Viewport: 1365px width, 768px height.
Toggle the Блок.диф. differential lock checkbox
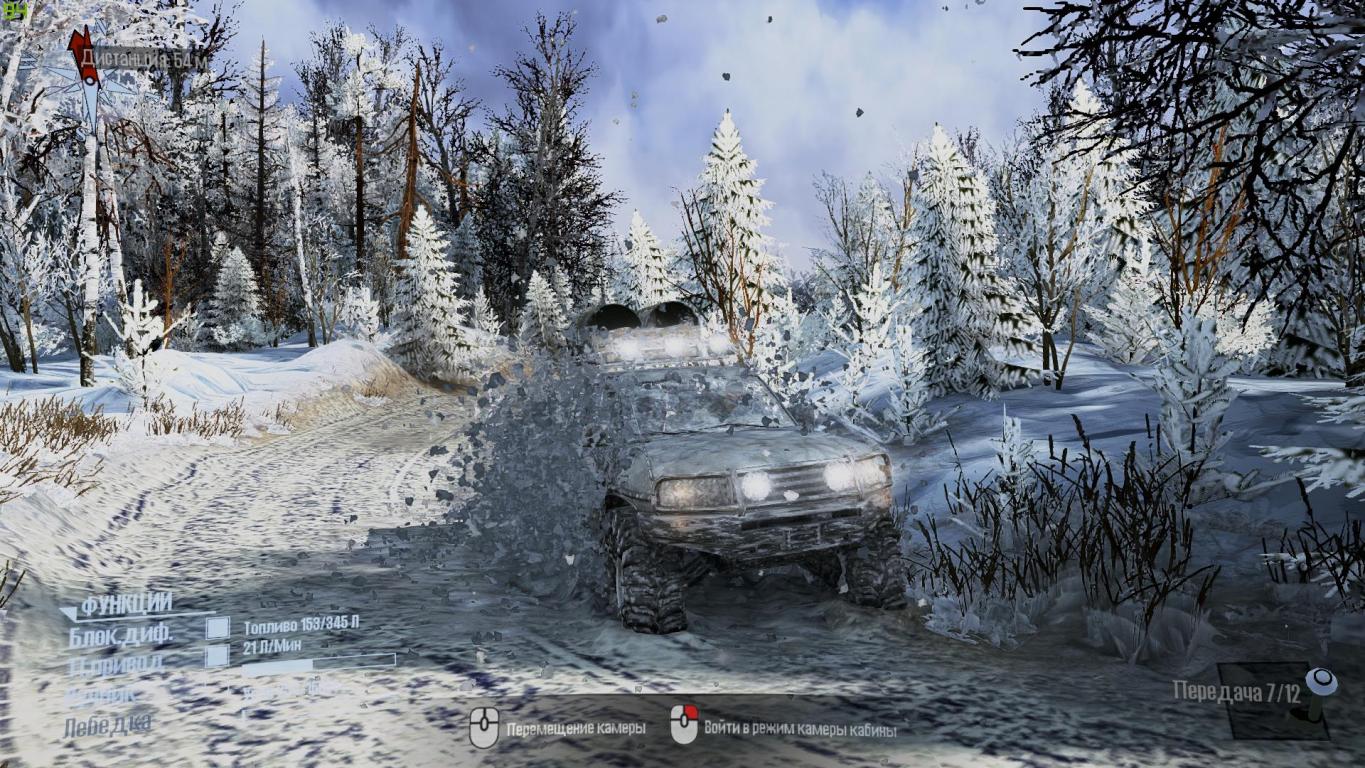point(217,628)
